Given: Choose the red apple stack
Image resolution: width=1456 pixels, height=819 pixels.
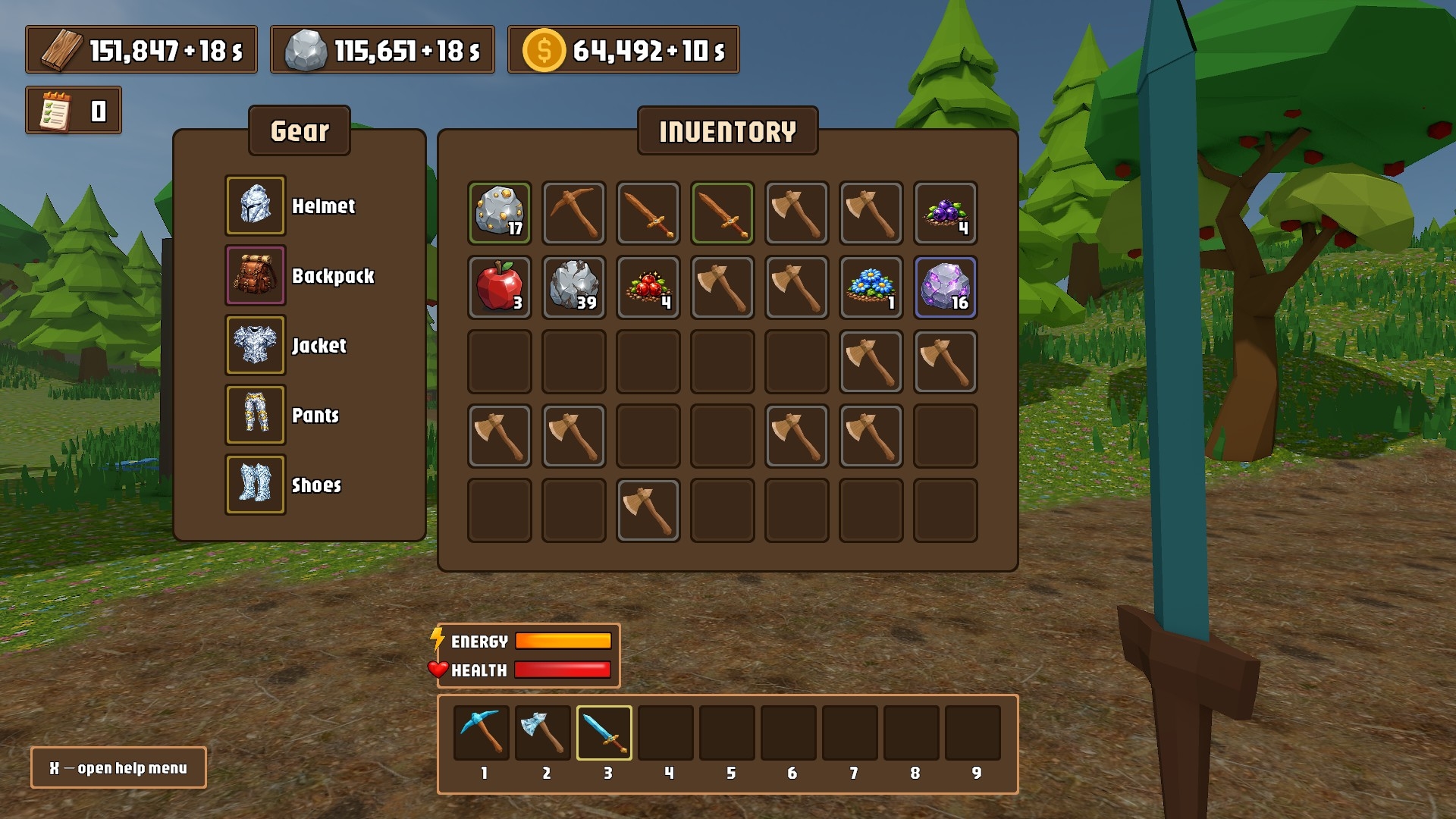Looking at the screenshot, I should tap(499, 287).
